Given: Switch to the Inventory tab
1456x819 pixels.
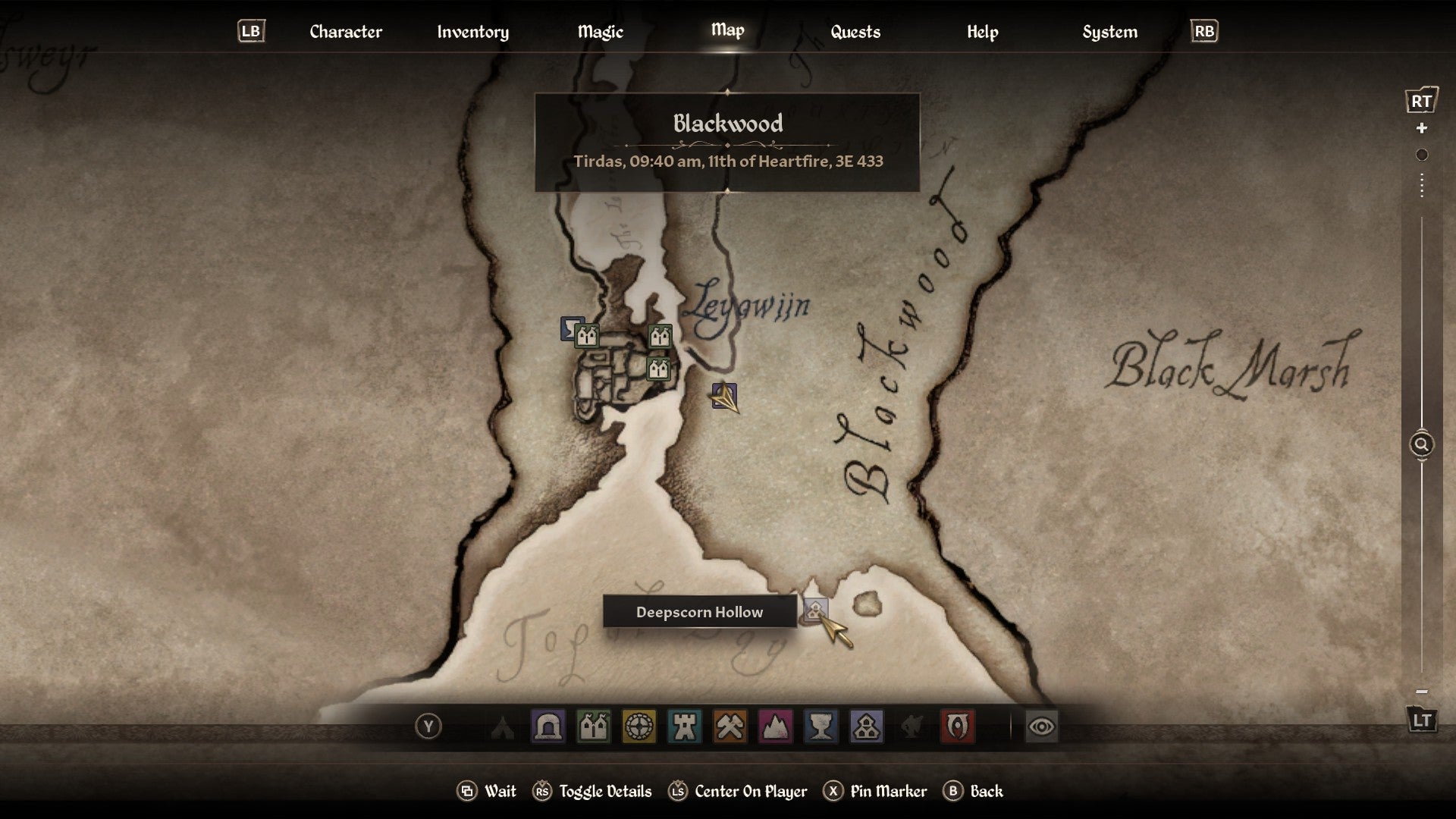Looking at the screenshot, I should pos(472,32).
